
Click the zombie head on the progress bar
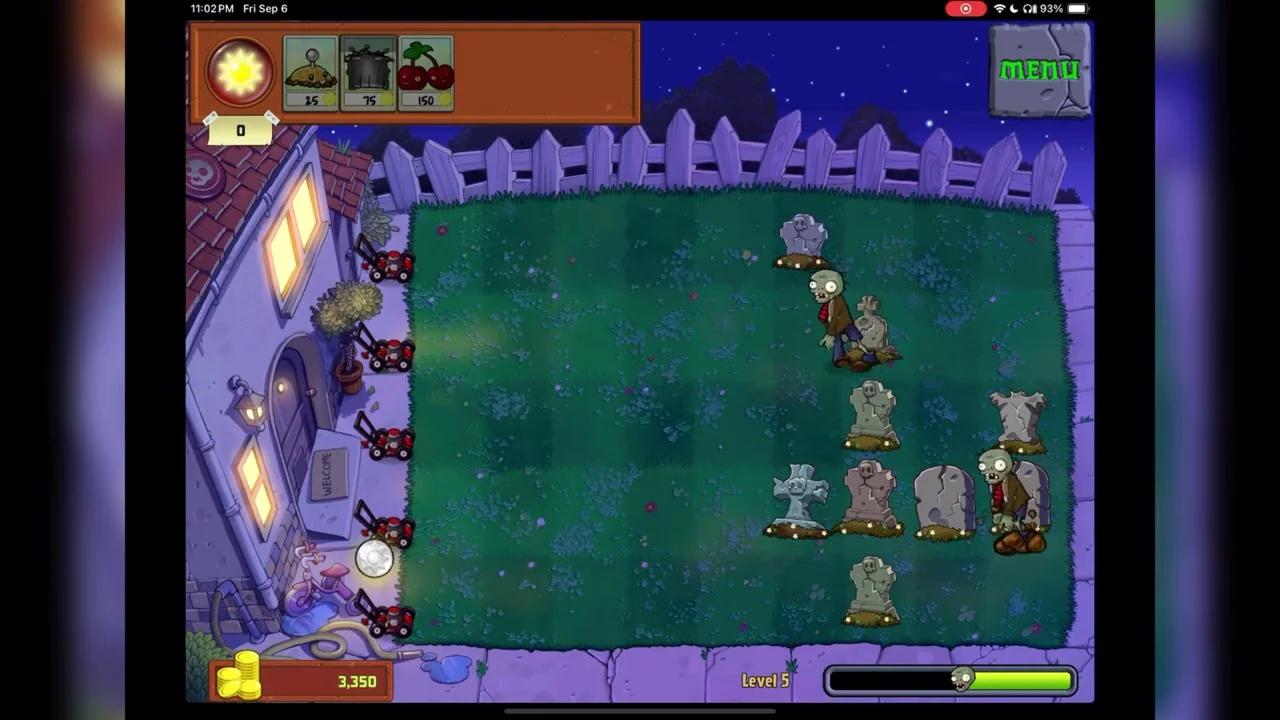click(x=962, y=679)
